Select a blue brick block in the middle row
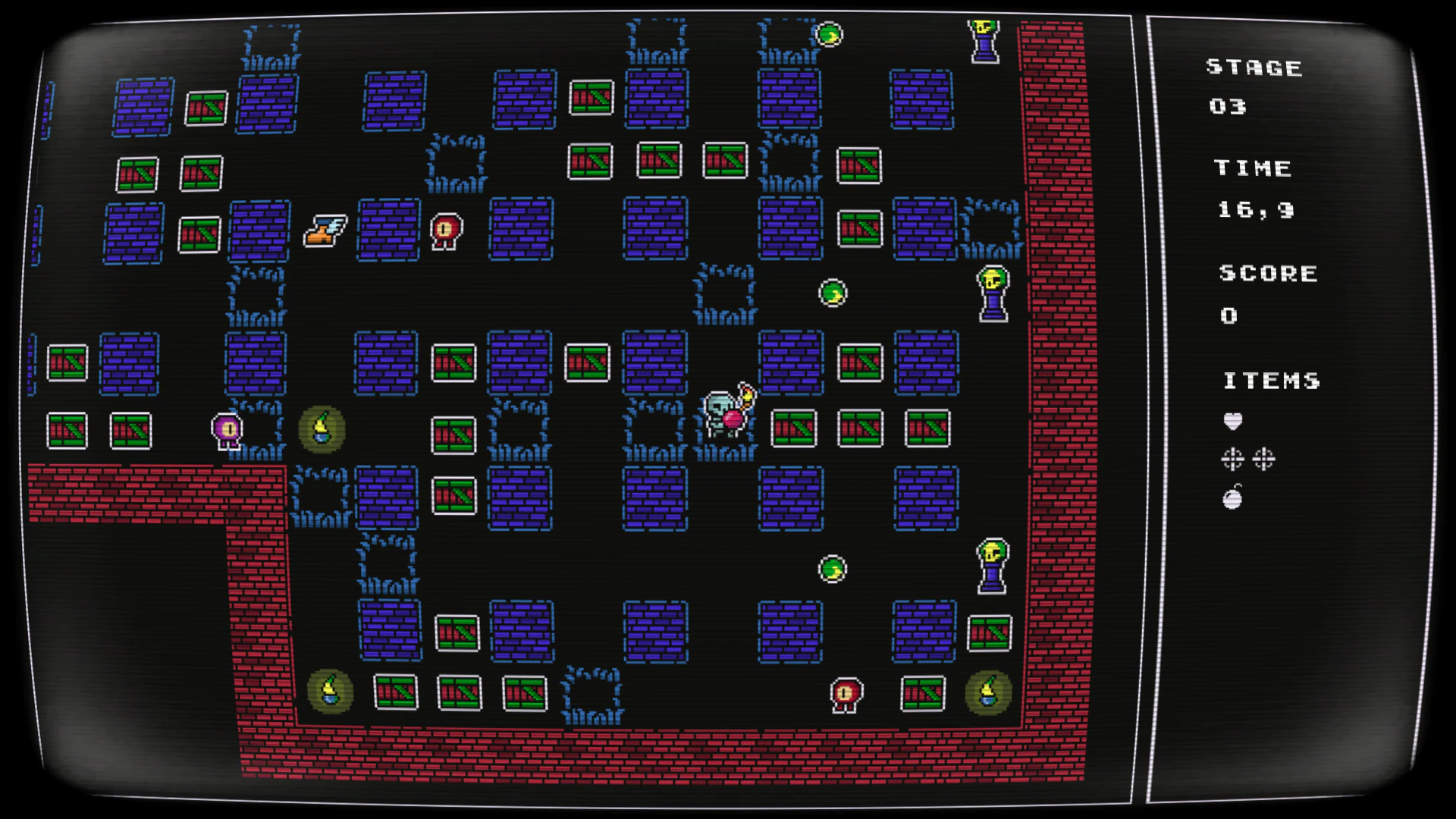Viewport: 1456px width, 819px height. point(653,362)
